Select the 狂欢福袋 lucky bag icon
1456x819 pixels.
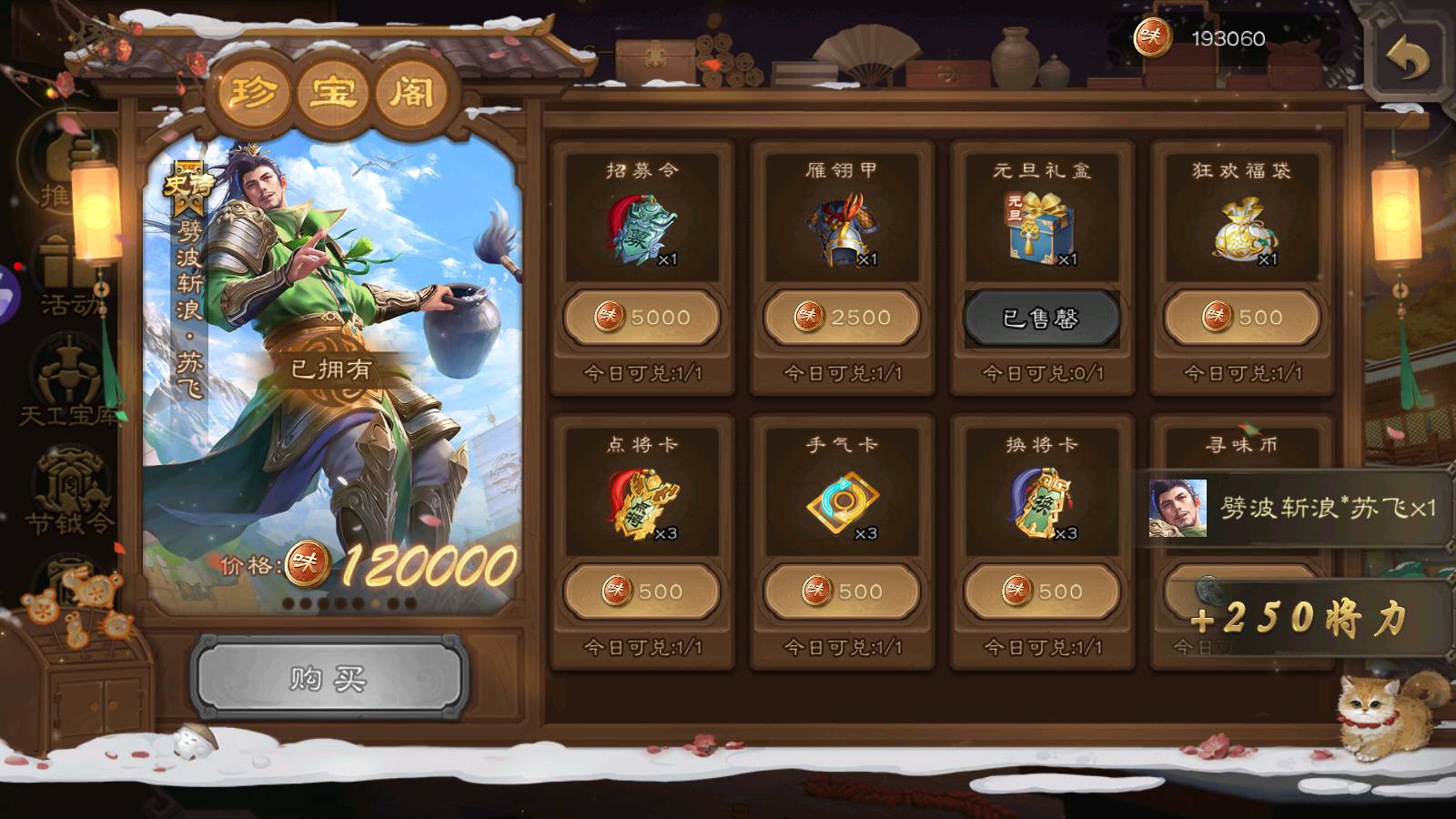tap(1242, 230)
